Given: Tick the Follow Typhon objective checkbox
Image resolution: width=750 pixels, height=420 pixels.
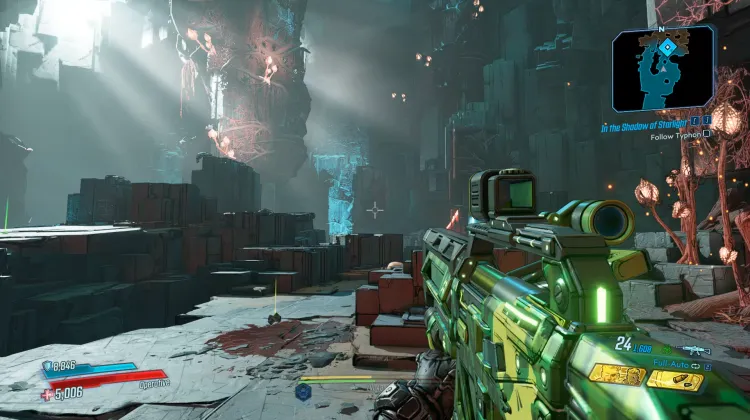Looking at the screenshot, I should tap(708, 134).
